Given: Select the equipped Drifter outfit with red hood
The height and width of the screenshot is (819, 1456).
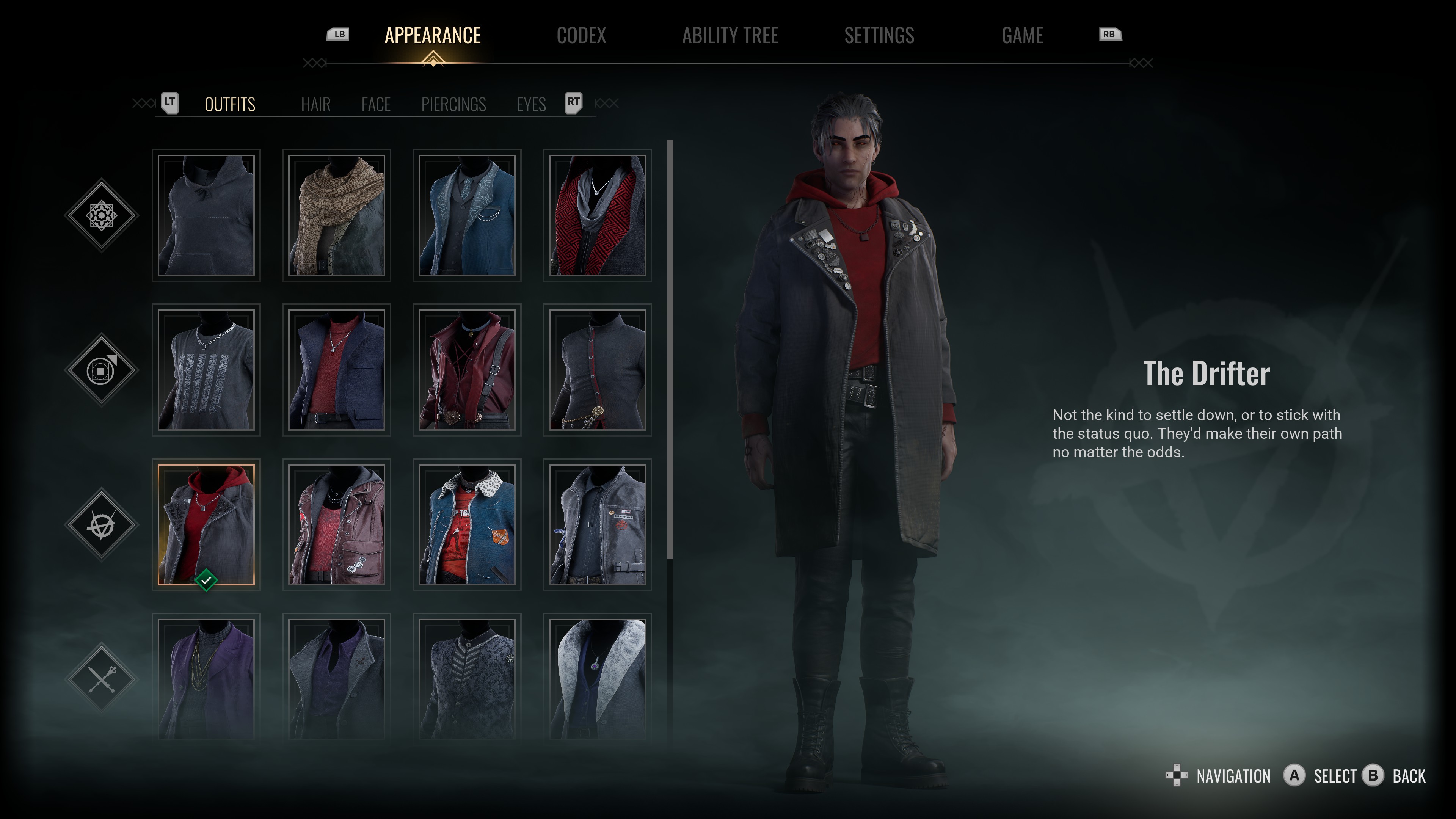Looking at the screenshot, I should 206,524.
